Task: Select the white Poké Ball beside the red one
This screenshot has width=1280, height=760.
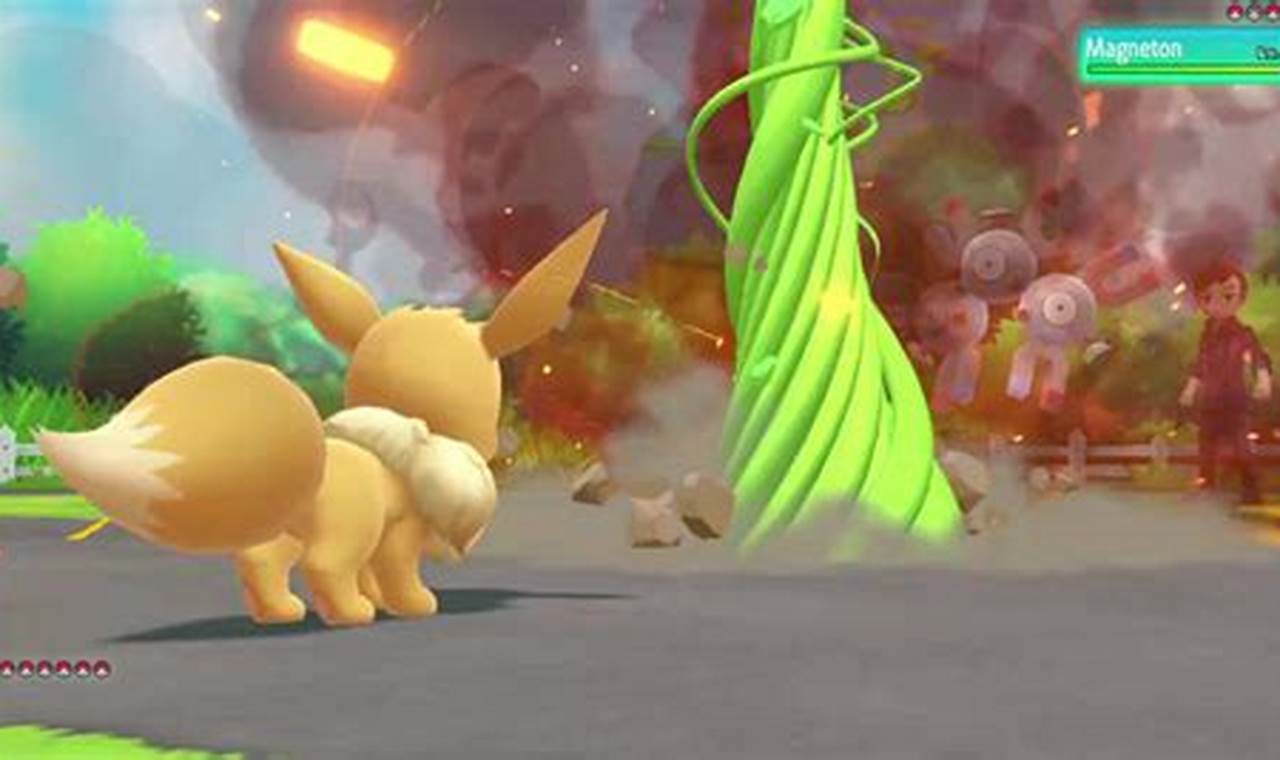Action: 1254,12
